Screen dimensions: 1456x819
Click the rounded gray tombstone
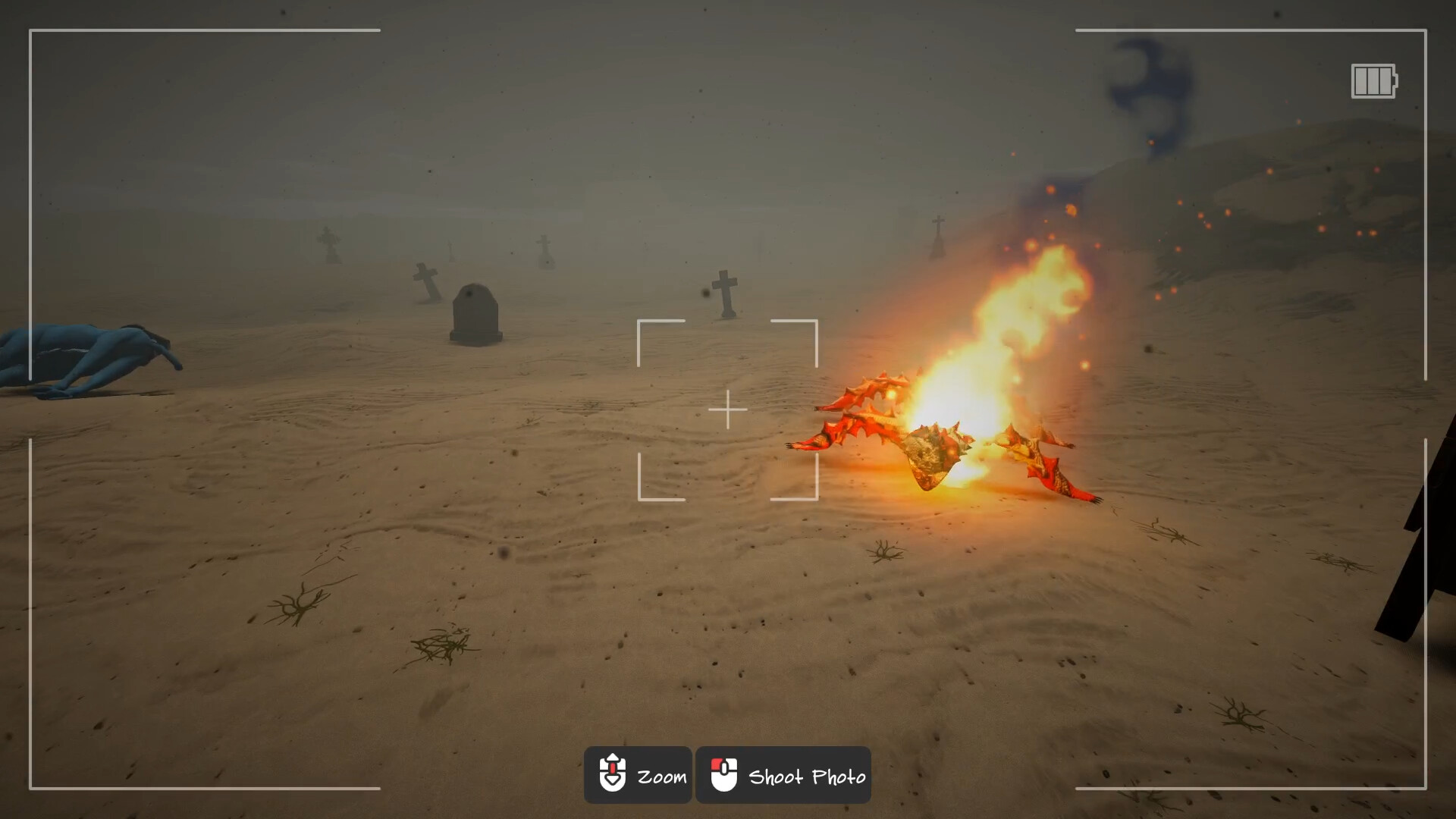click(x=475, y=311)
